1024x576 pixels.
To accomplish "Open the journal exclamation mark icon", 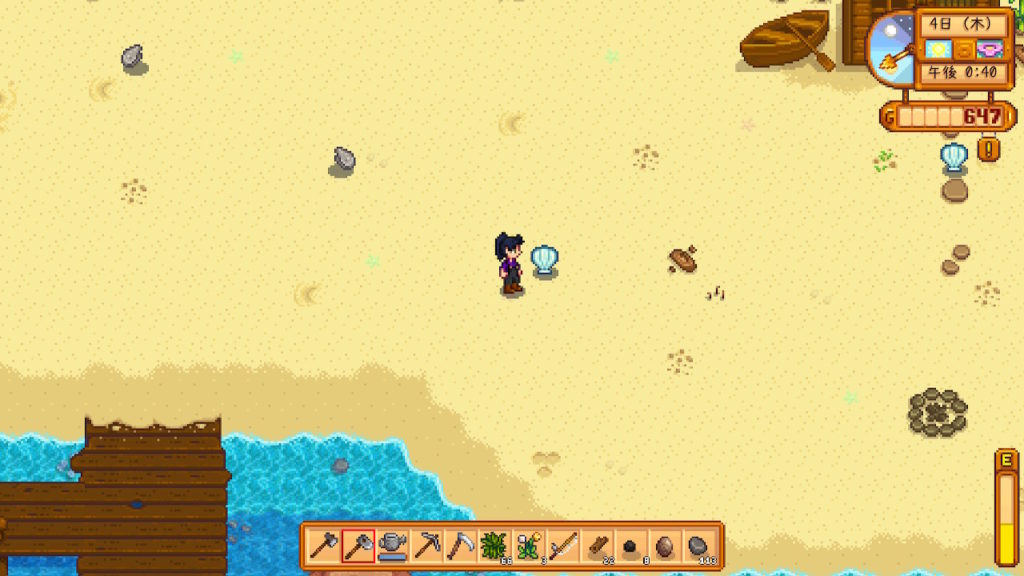I will click(989, 150).
